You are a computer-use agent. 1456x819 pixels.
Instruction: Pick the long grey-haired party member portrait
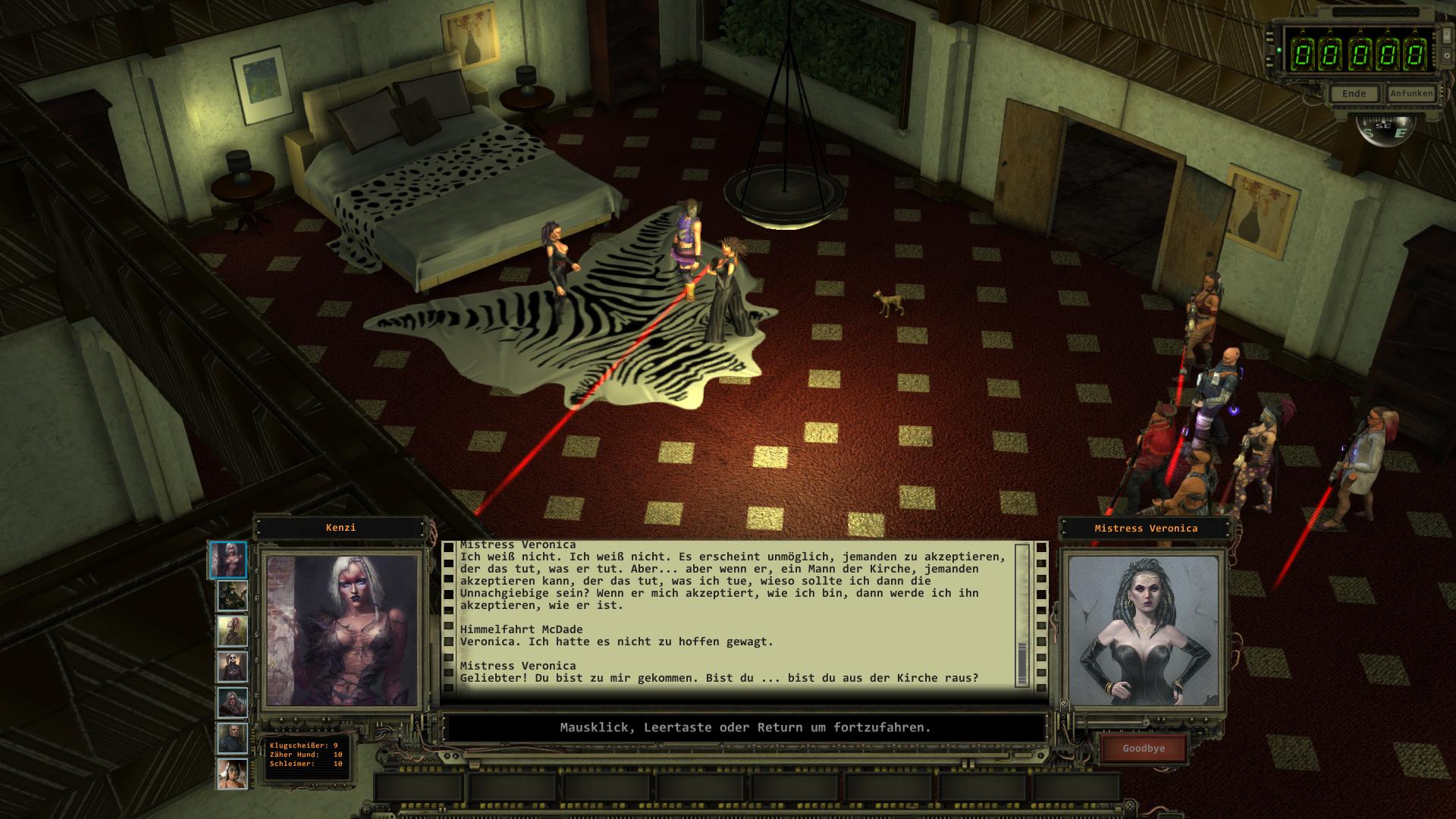[x=232, y=703]
